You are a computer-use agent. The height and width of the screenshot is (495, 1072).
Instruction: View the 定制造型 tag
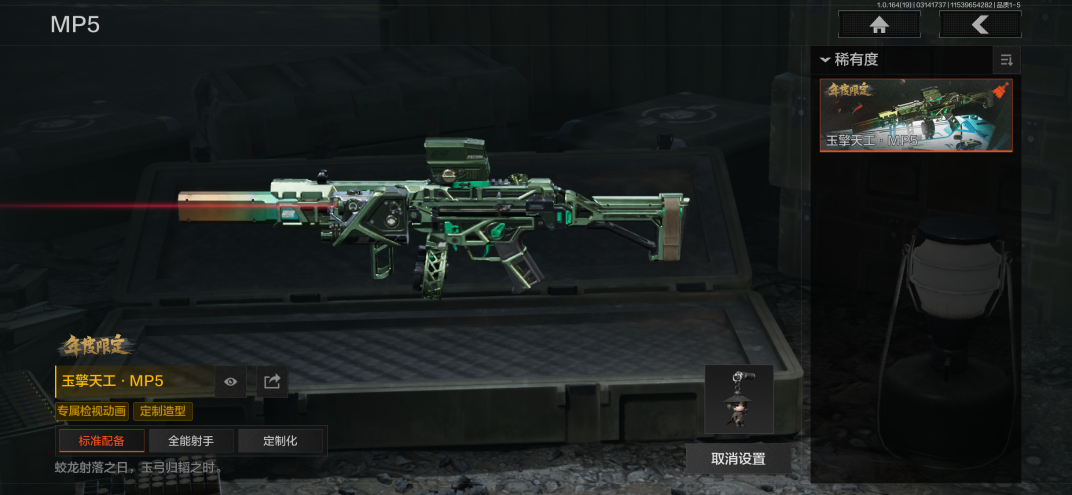click(x=163, y=411)
